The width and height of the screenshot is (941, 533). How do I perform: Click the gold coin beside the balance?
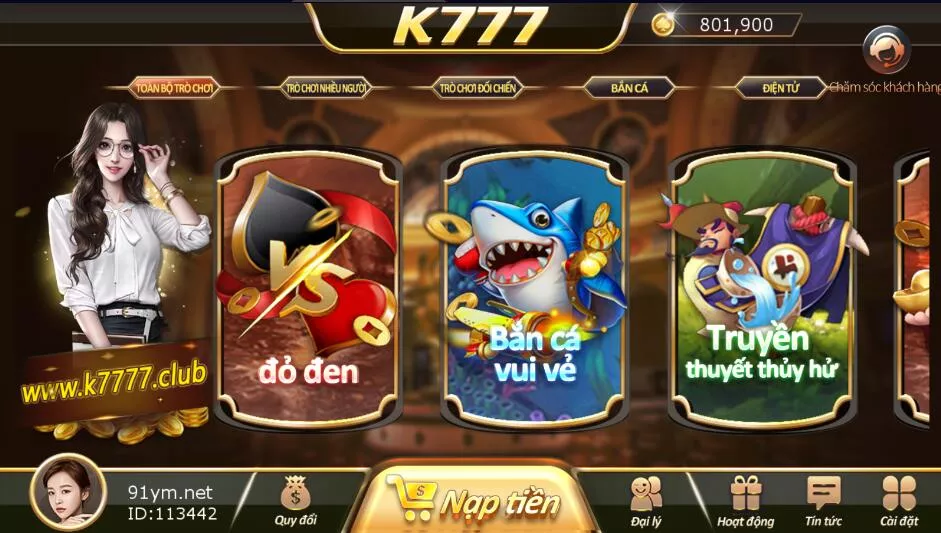tap(663, 25)
